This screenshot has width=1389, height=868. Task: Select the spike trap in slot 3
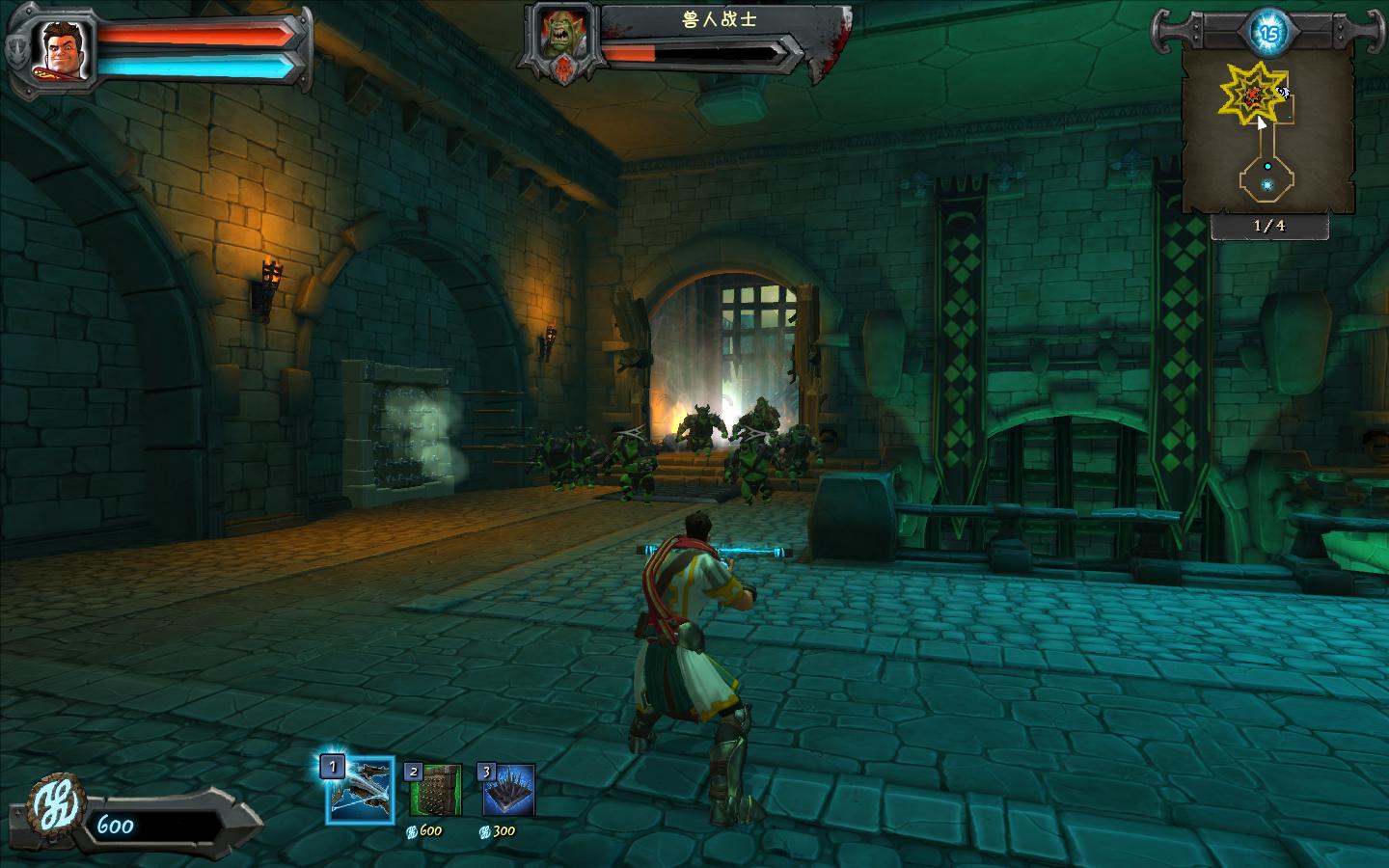point(507,791)
